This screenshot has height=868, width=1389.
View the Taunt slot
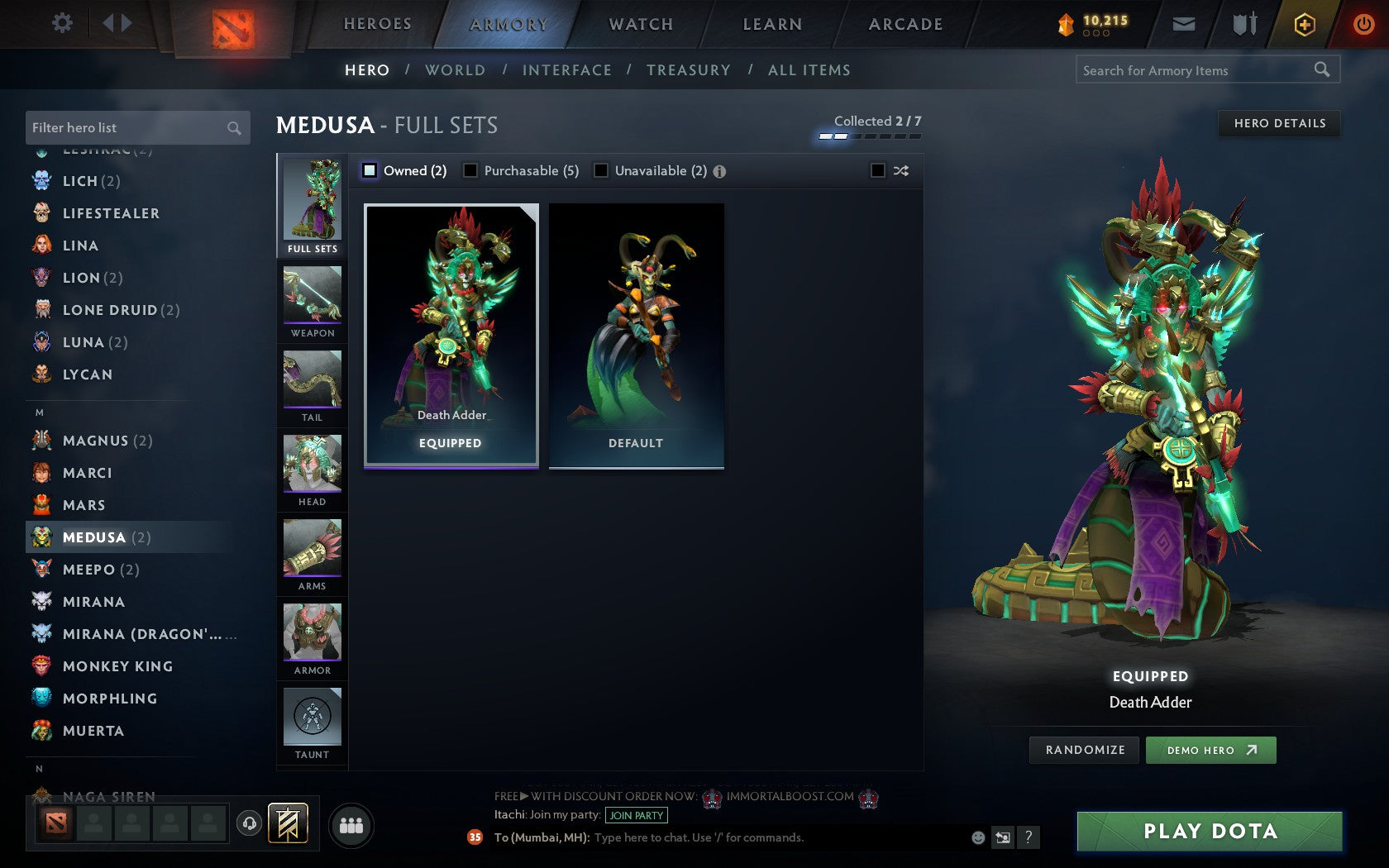pos(312,722)
